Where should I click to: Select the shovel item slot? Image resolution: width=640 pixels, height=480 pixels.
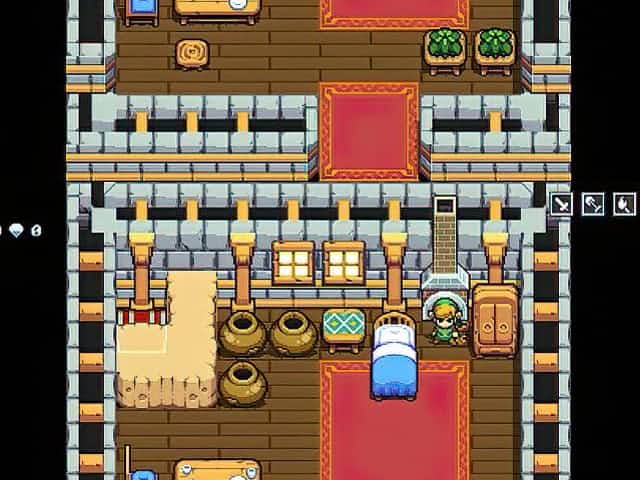pyautogui.click(x=593, y=204)
